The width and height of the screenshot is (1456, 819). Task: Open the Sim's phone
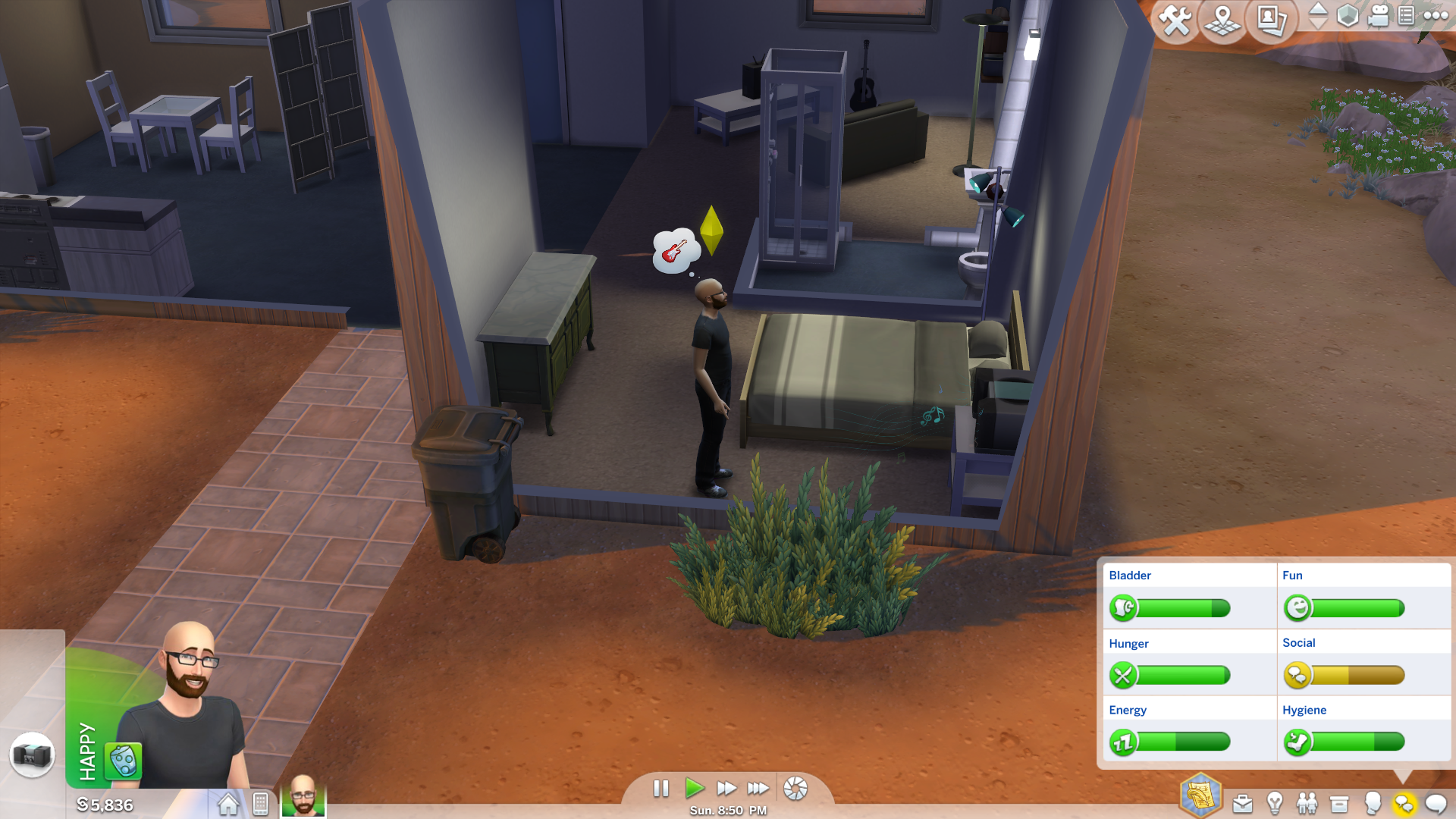(260, 804)
